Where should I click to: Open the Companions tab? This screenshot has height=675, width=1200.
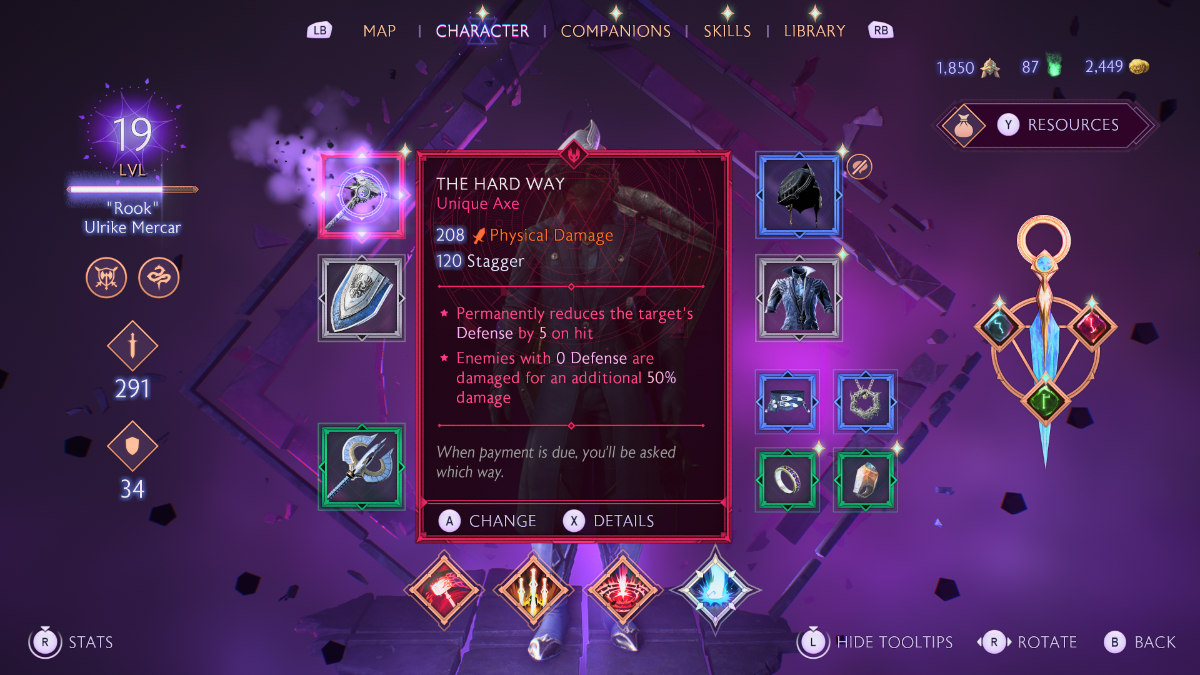coord(615,31)
